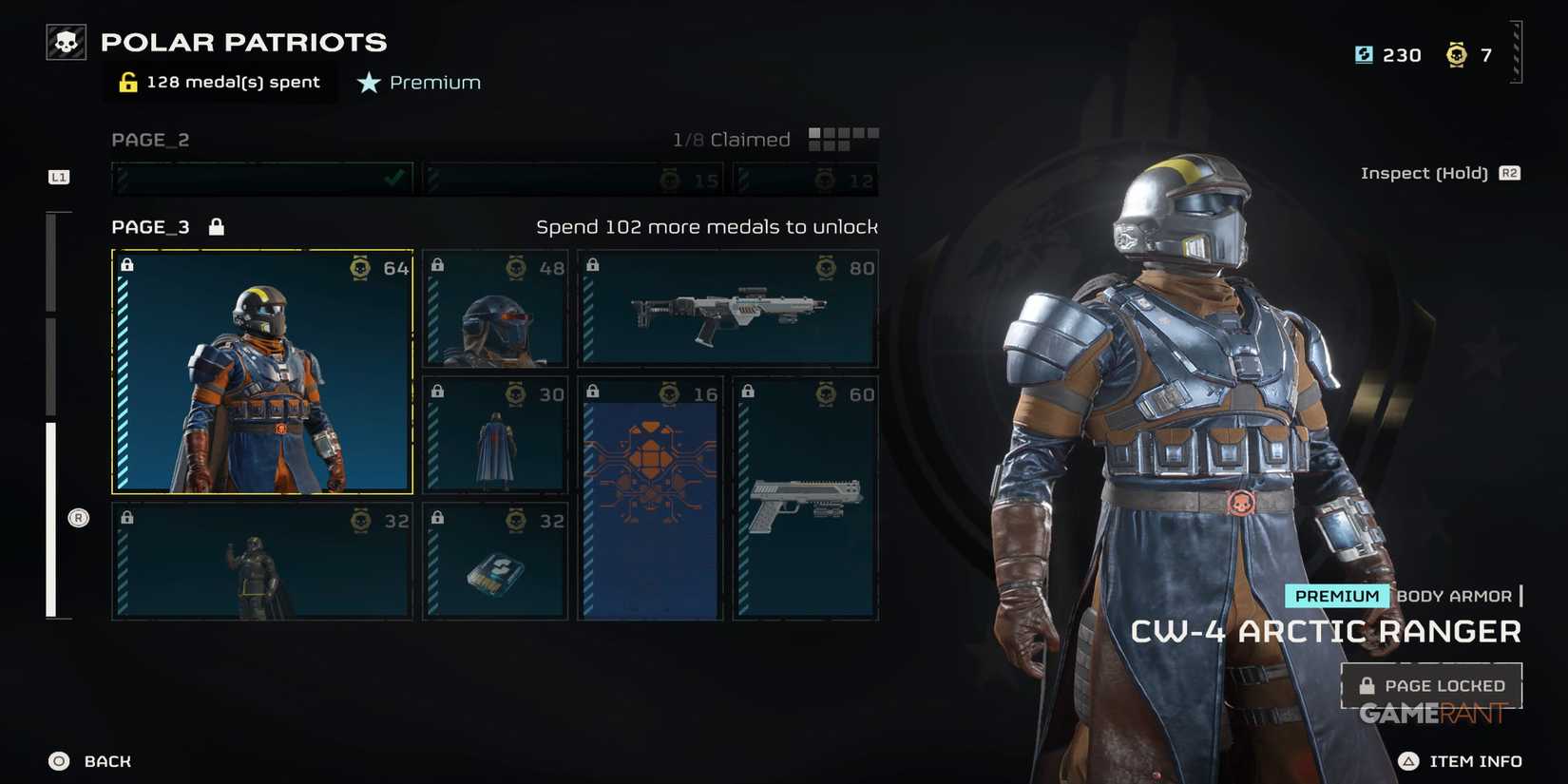Toggle the lock icon on PAGE_3 header

point(216,226)
